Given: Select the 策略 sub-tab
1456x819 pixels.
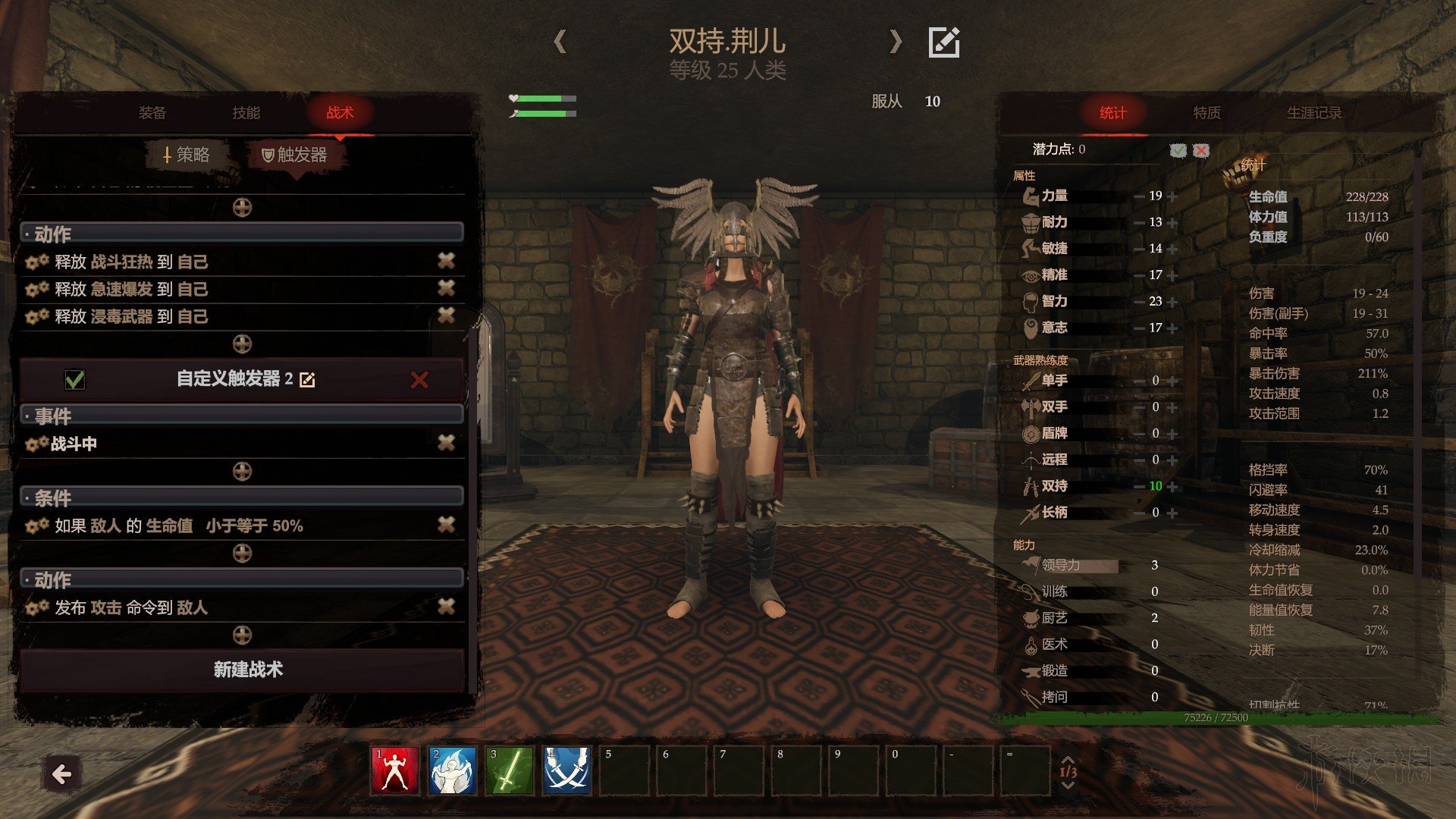Looking at the screenshot, I should click(x=187, y=155).
